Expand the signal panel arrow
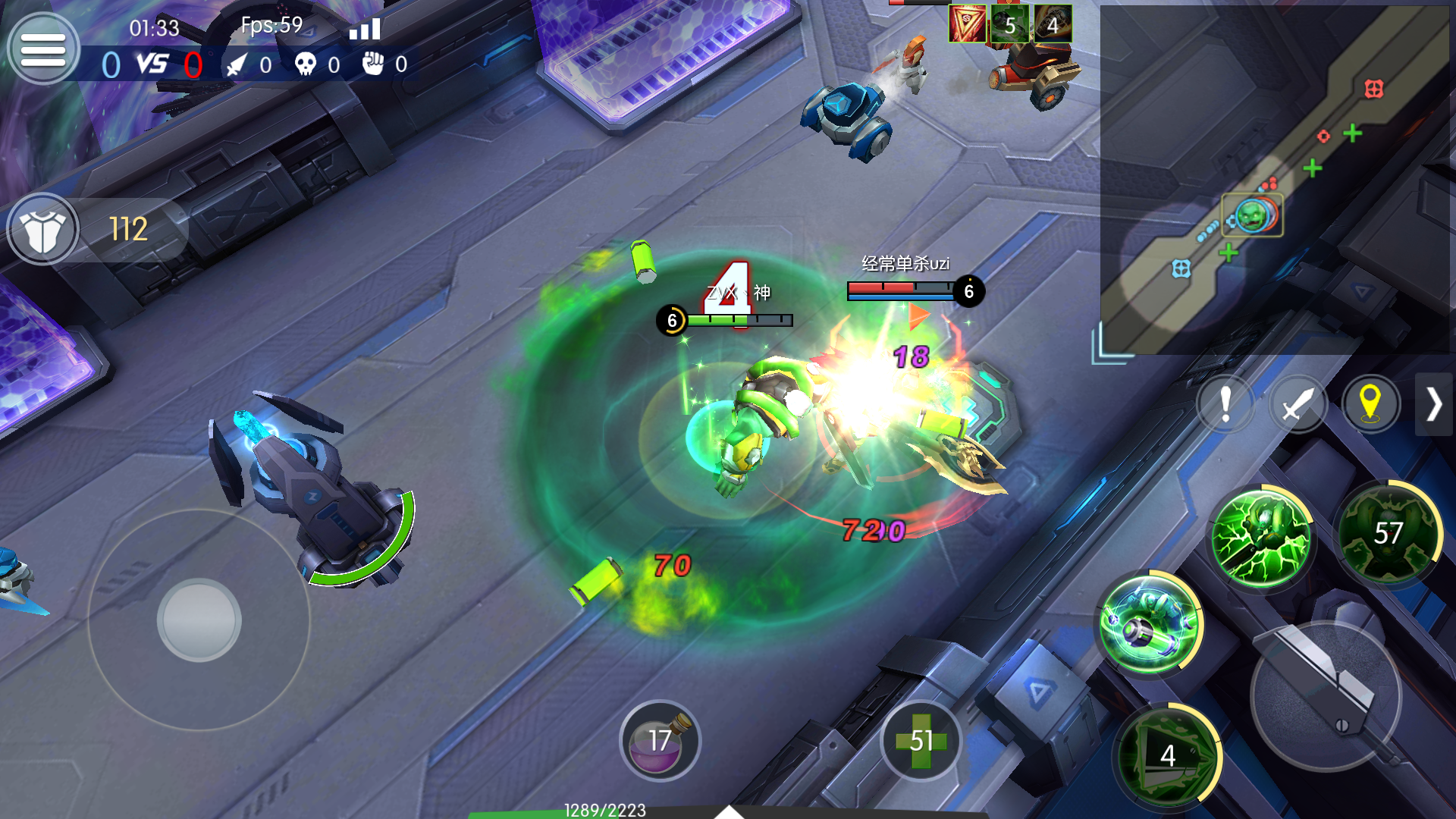This screenshot has height=819, width=1456. pos(1433,403)
